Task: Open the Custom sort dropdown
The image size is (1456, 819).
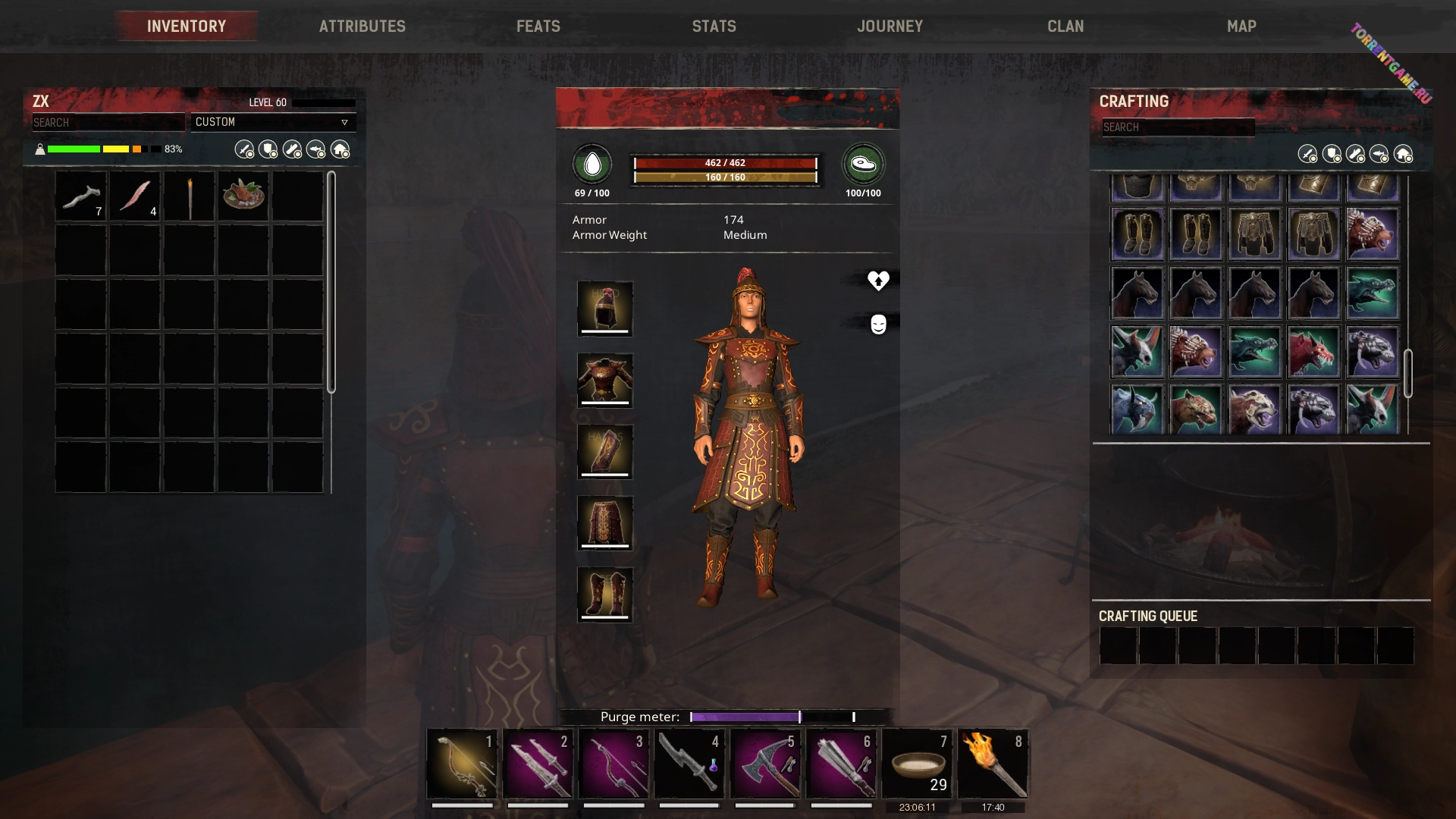Action: coord(272,122)
